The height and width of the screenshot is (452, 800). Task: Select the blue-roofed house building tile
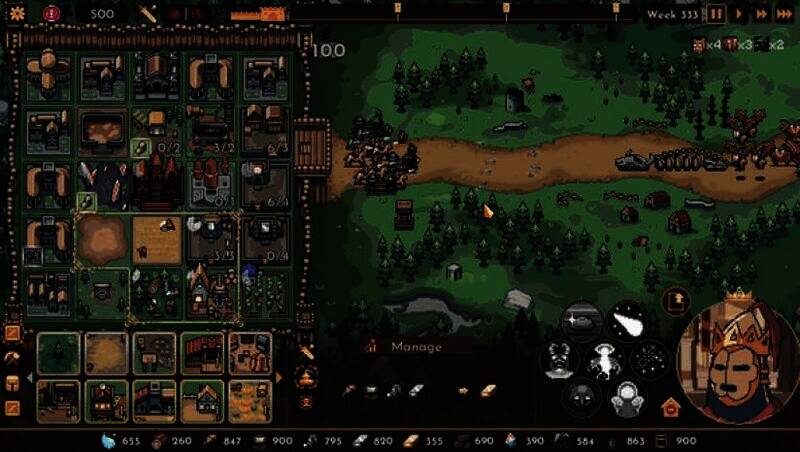(x=204, y=399)
